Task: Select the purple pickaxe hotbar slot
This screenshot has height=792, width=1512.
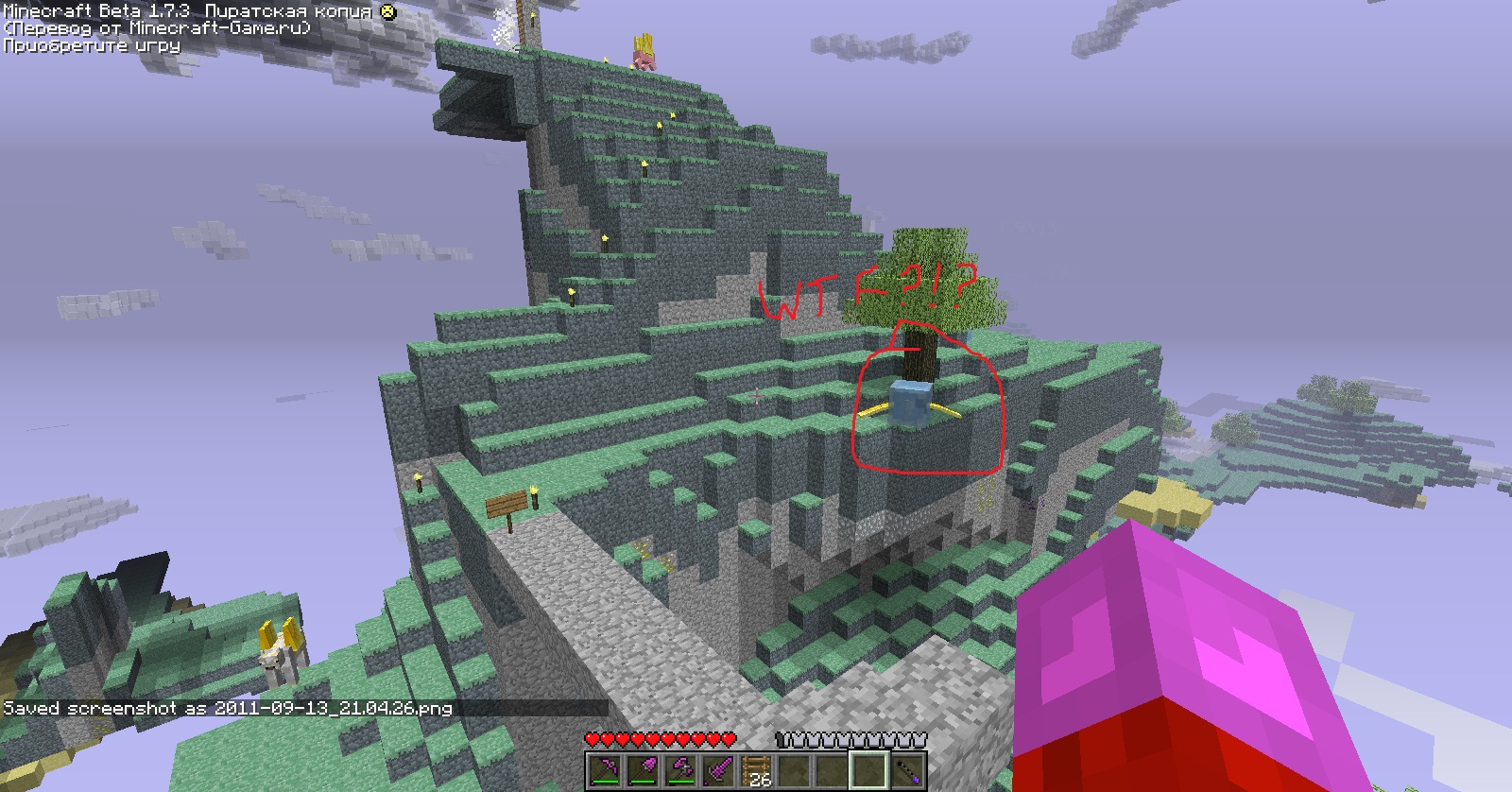Action: click(605, 769)
